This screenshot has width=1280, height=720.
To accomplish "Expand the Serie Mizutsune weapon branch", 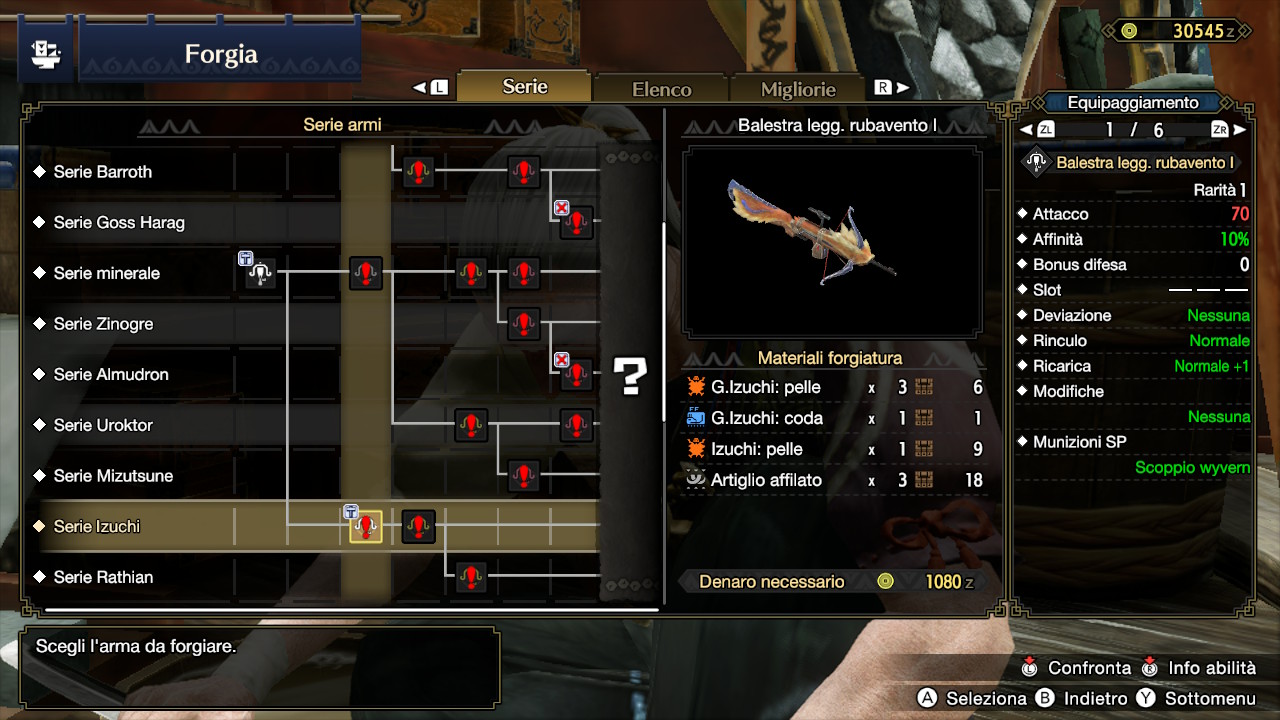I will tap(113, 476).
